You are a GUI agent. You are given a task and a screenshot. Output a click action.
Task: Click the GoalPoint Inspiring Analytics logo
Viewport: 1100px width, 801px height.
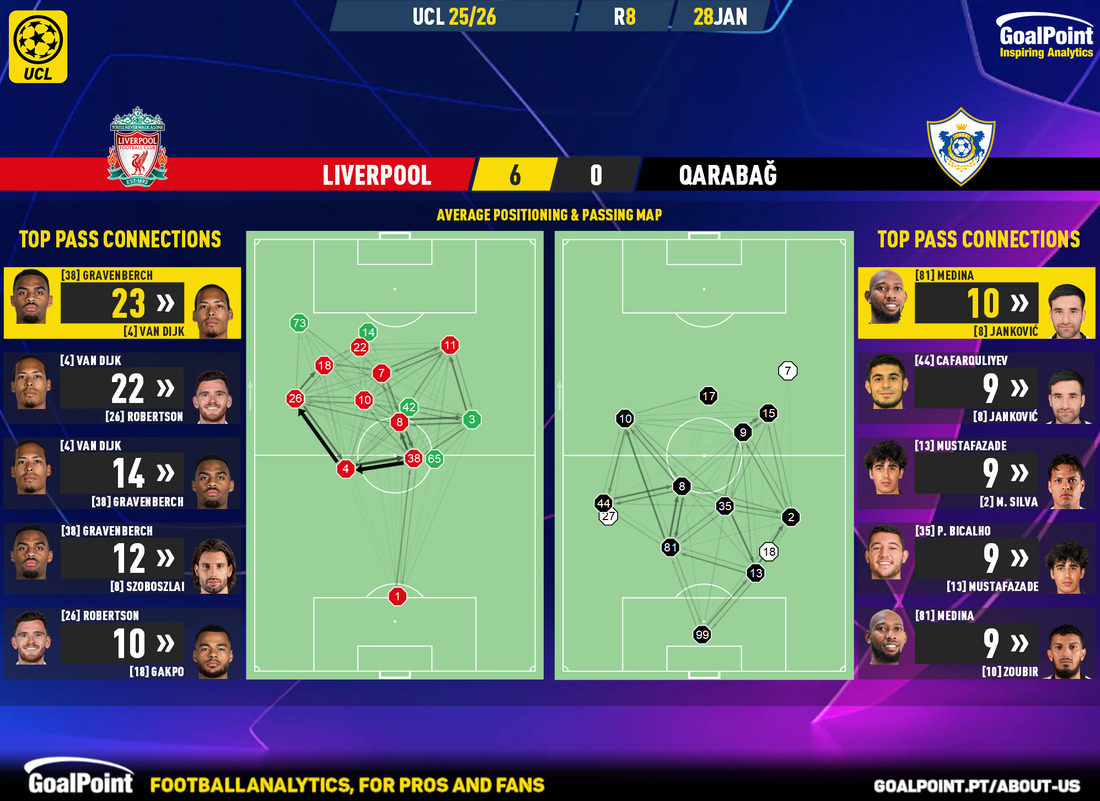click(x=1045, y=42)
